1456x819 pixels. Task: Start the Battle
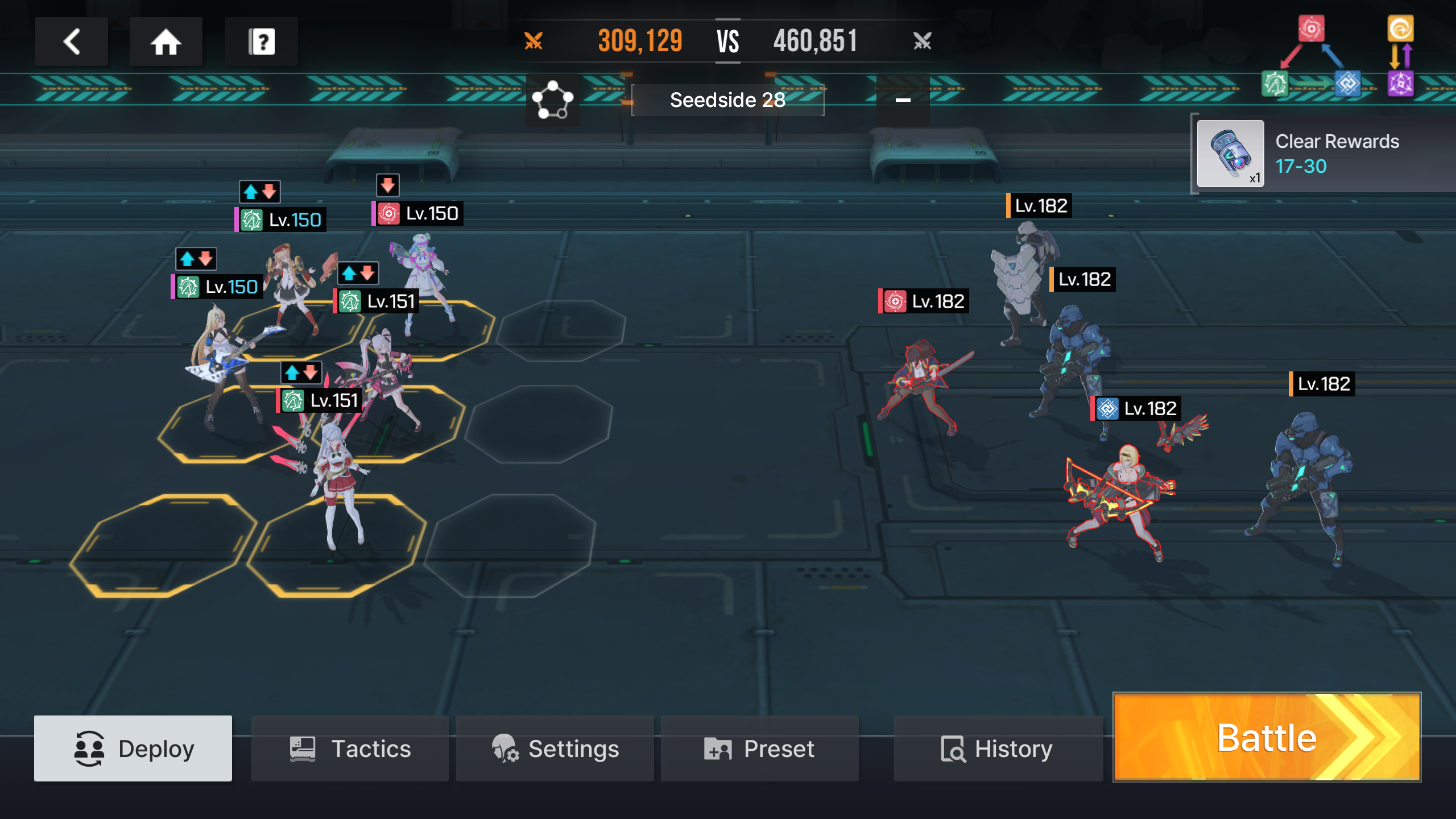(1267, 737)
